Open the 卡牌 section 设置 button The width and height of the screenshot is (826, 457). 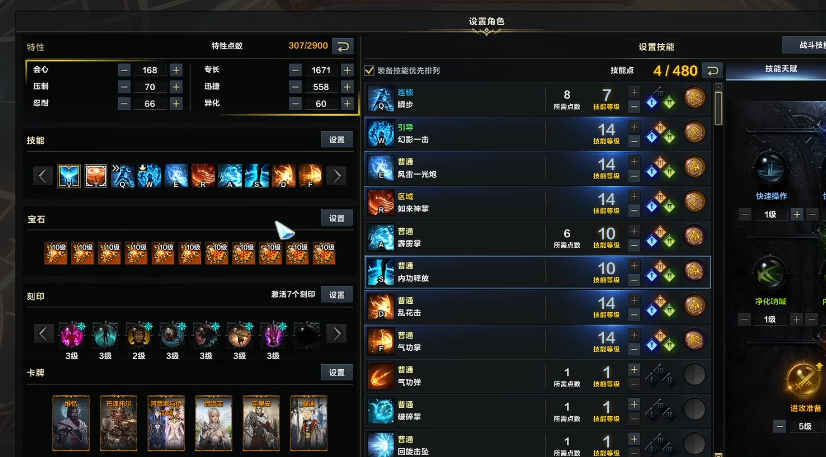point(336,372)
